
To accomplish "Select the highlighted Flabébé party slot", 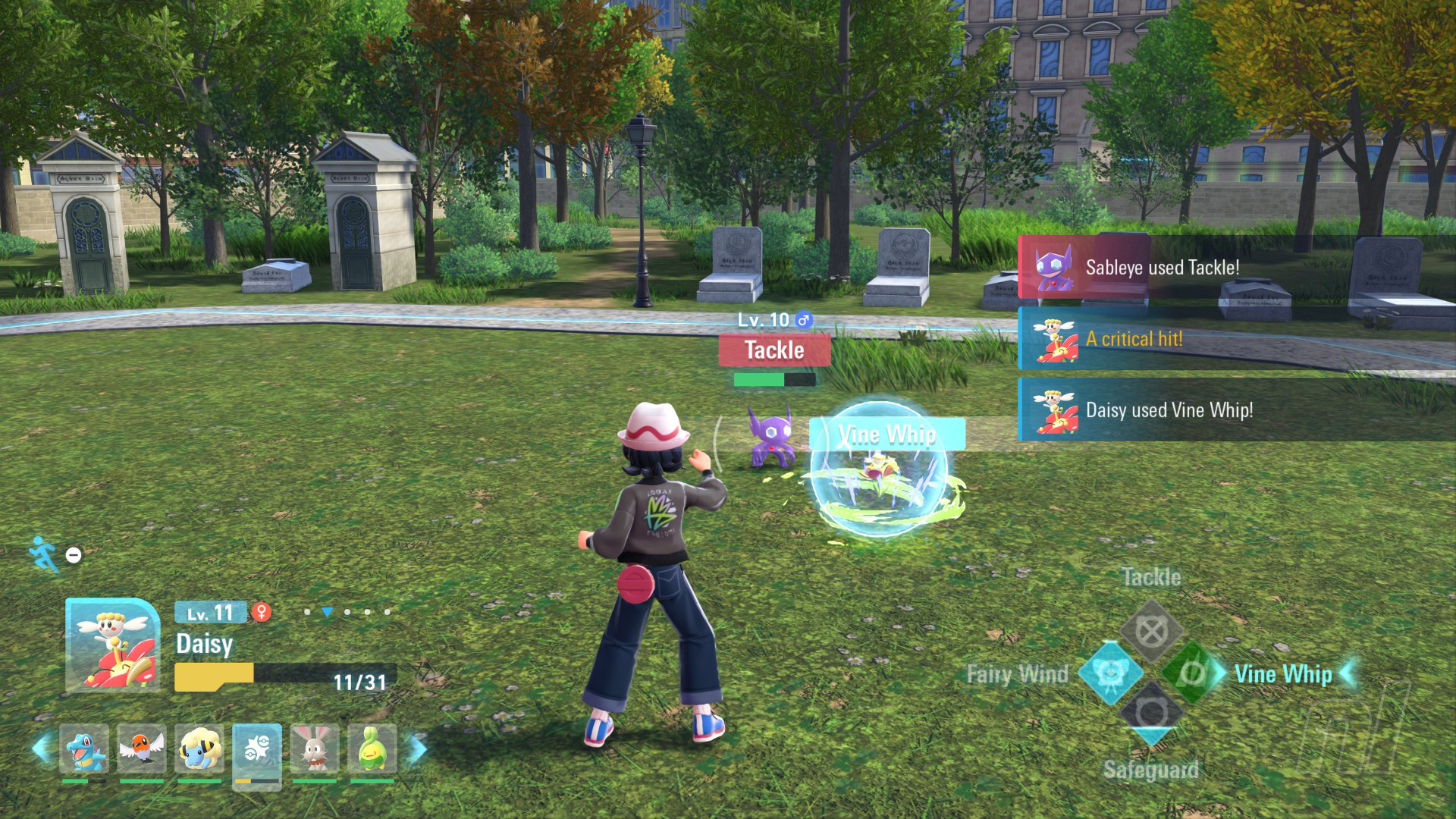I will [x=257, y=751].
